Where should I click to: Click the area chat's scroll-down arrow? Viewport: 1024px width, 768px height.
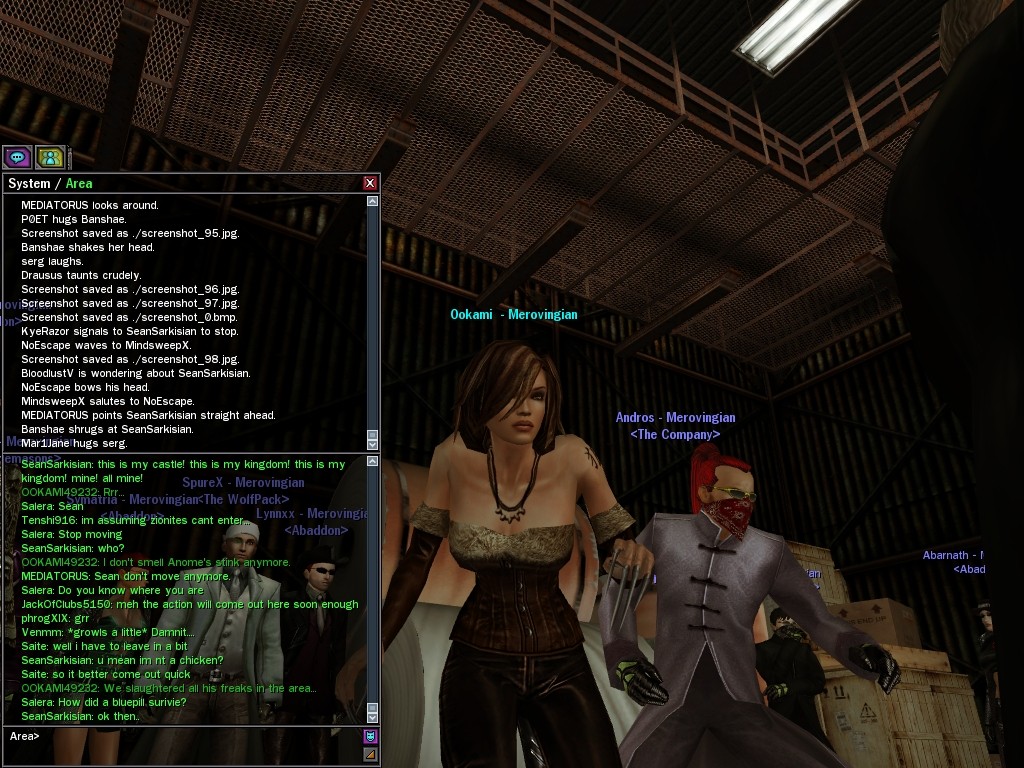pos(373,716)
